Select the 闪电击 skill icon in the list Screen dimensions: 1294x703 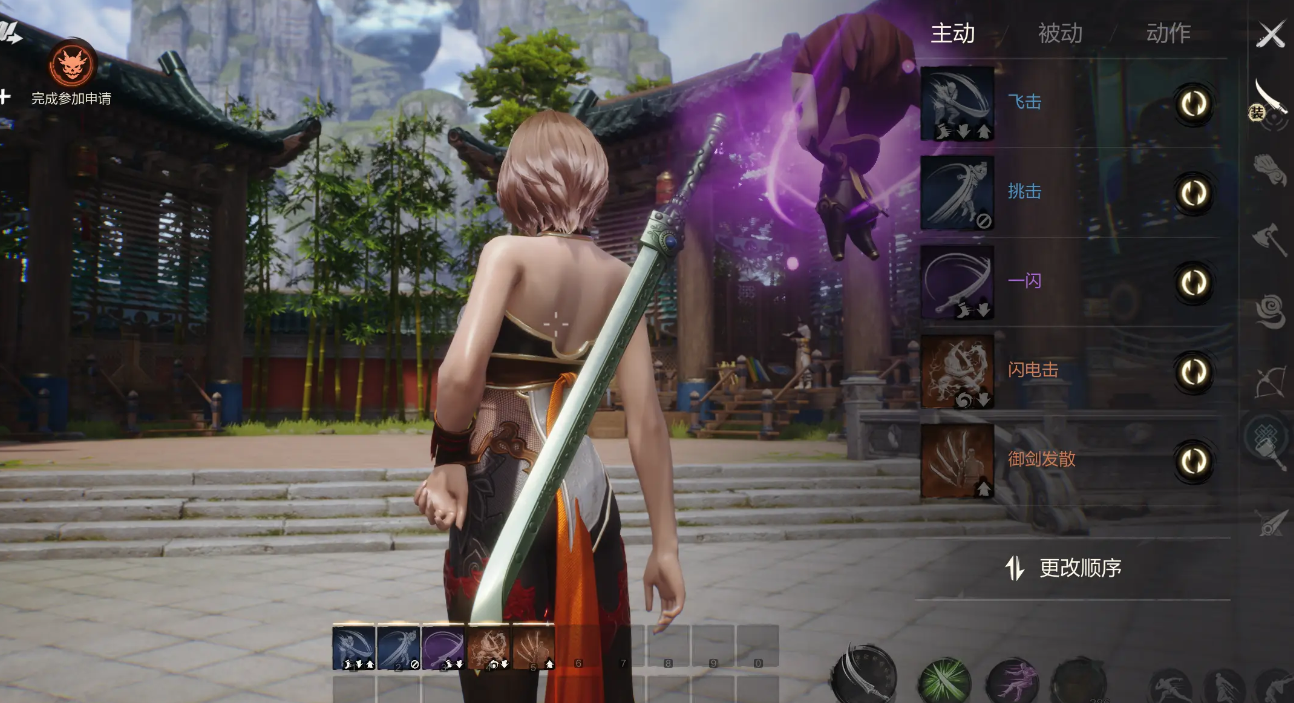click(x=957, y=371)
